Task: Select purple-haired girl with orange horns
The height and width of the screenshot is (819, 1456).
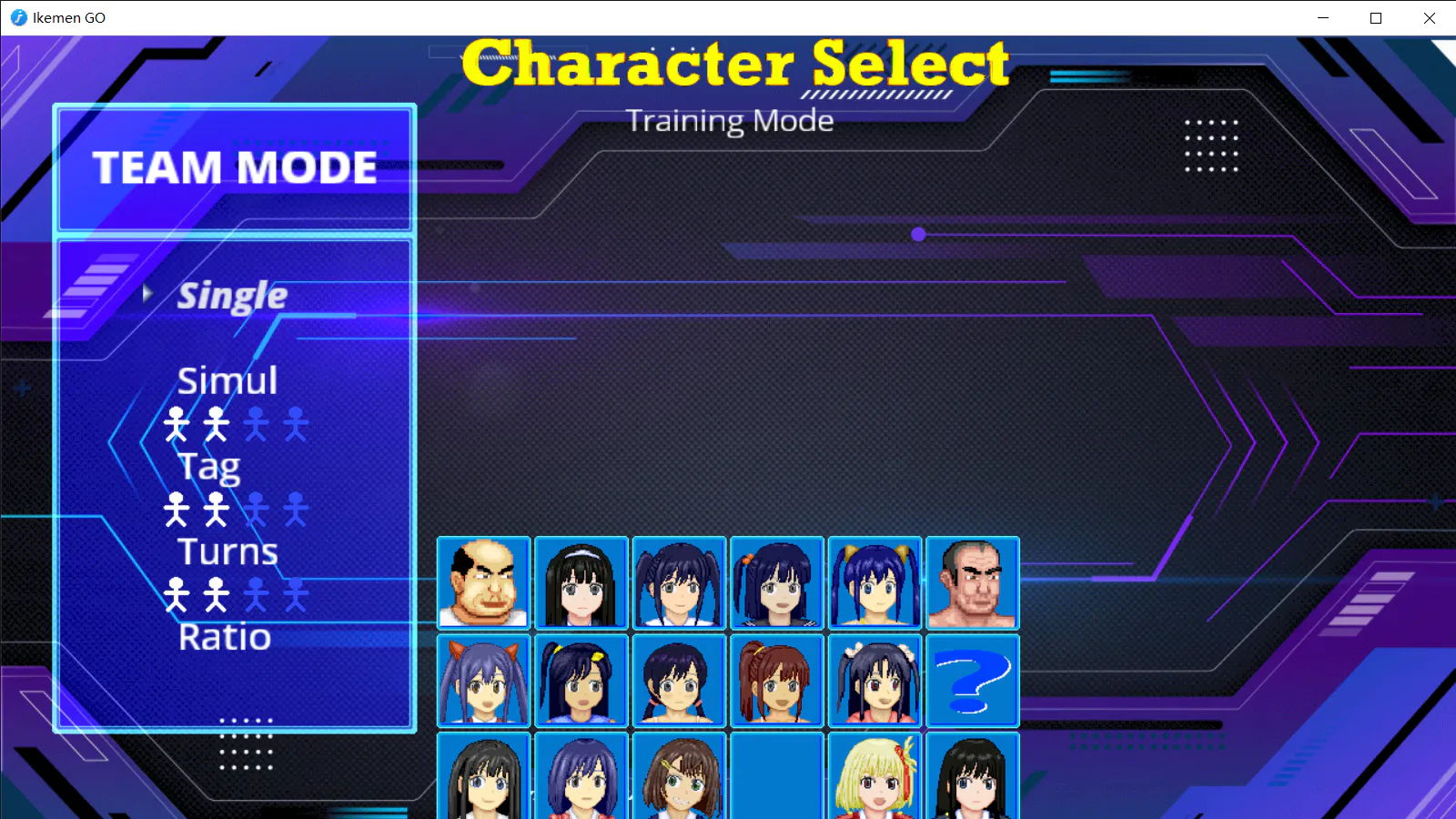Action: coord(483,681)
